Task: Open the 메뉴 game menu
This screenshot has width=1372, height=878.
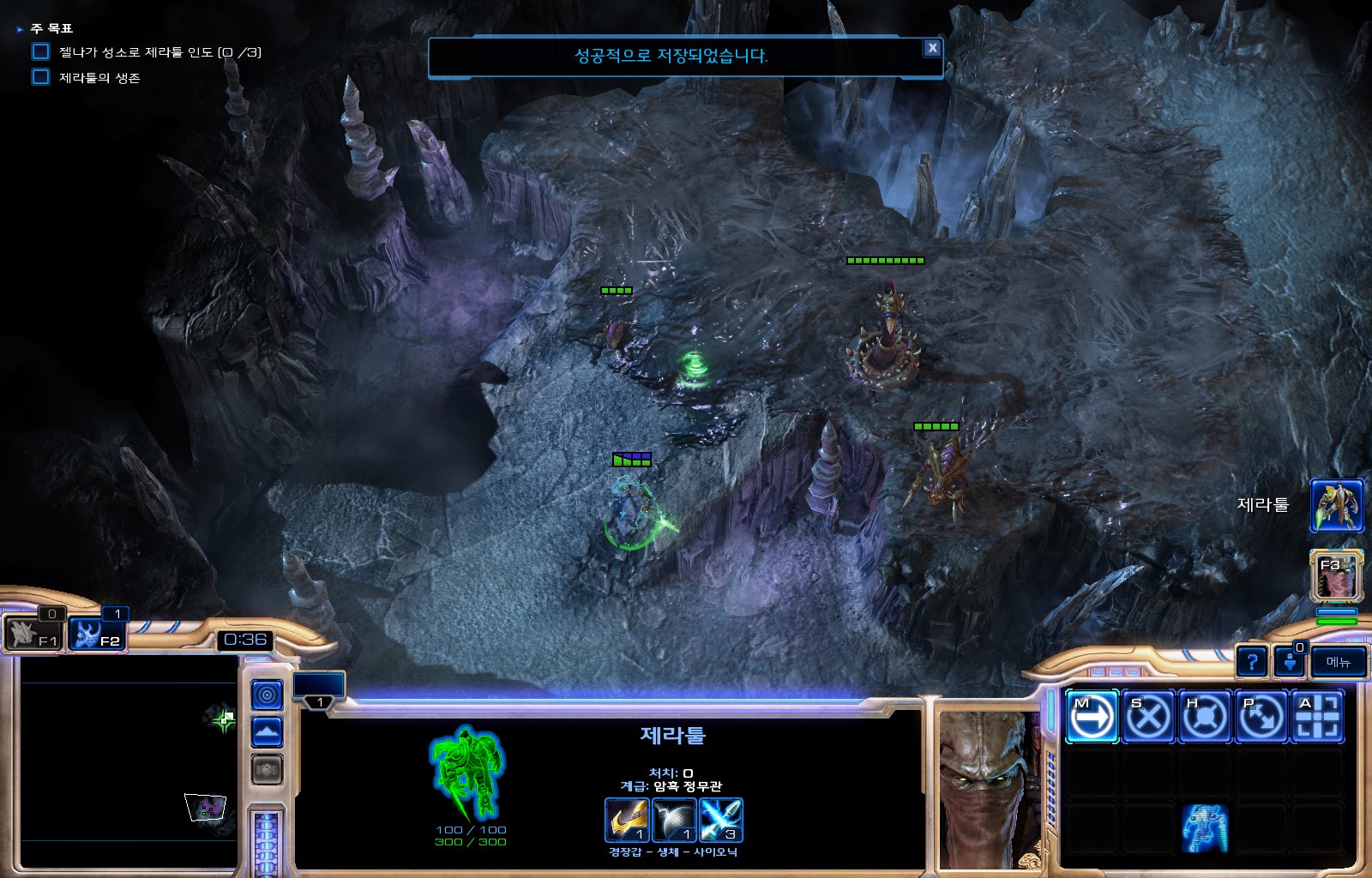Action: [x=1338, y=662]
